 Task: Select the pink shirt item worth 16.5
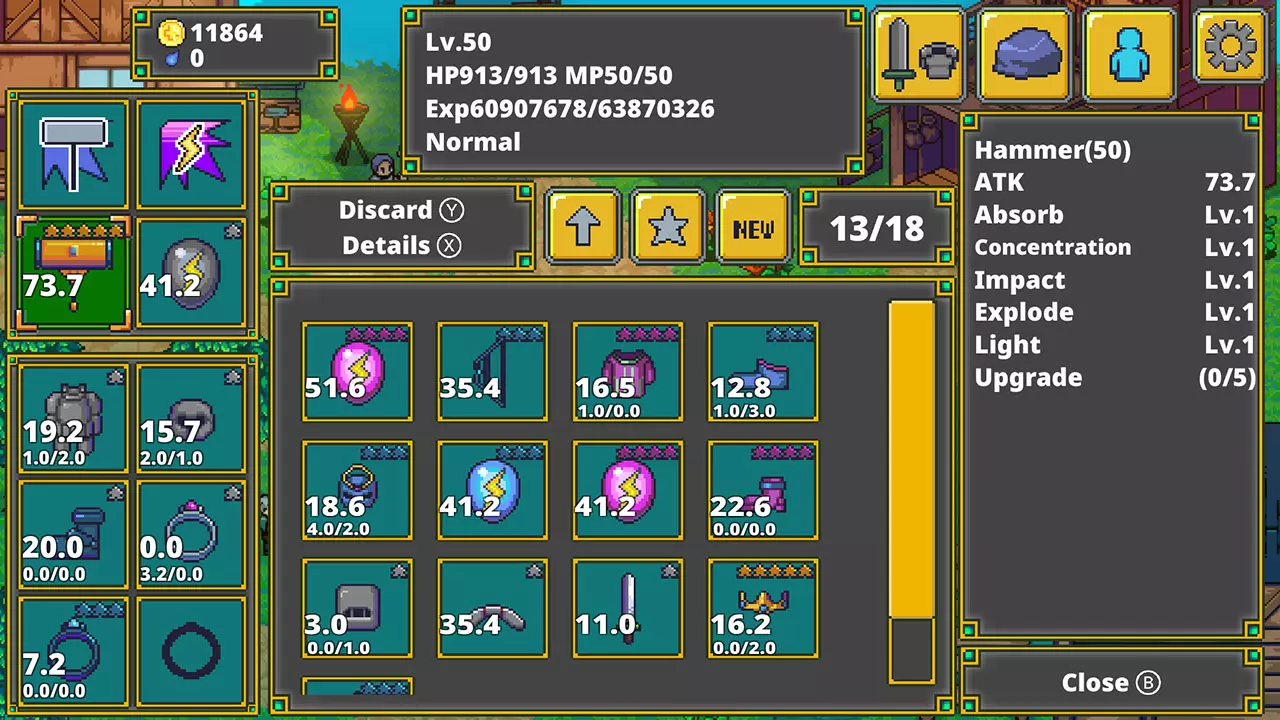point(627,370)
